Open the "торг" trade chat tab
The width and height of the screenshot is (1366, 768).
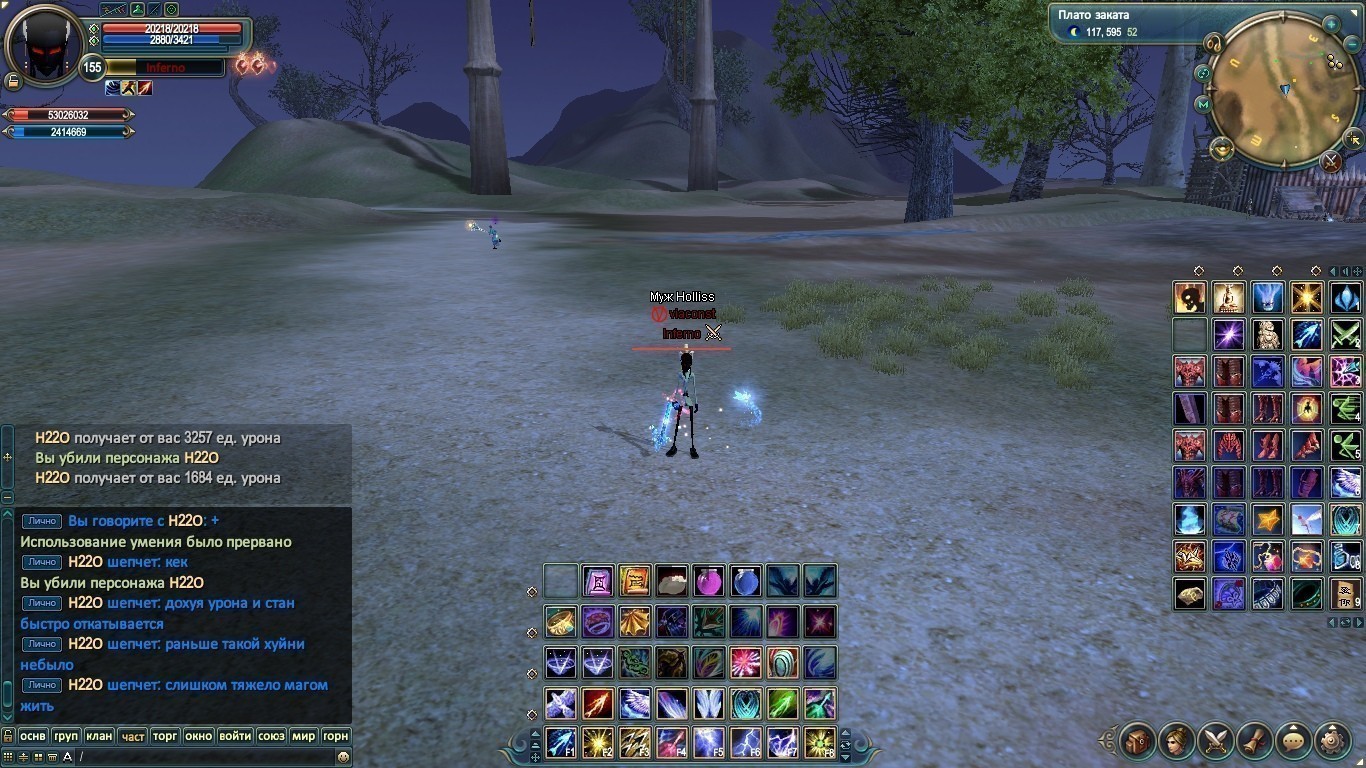pyautogui.click(x=165, y=736)
